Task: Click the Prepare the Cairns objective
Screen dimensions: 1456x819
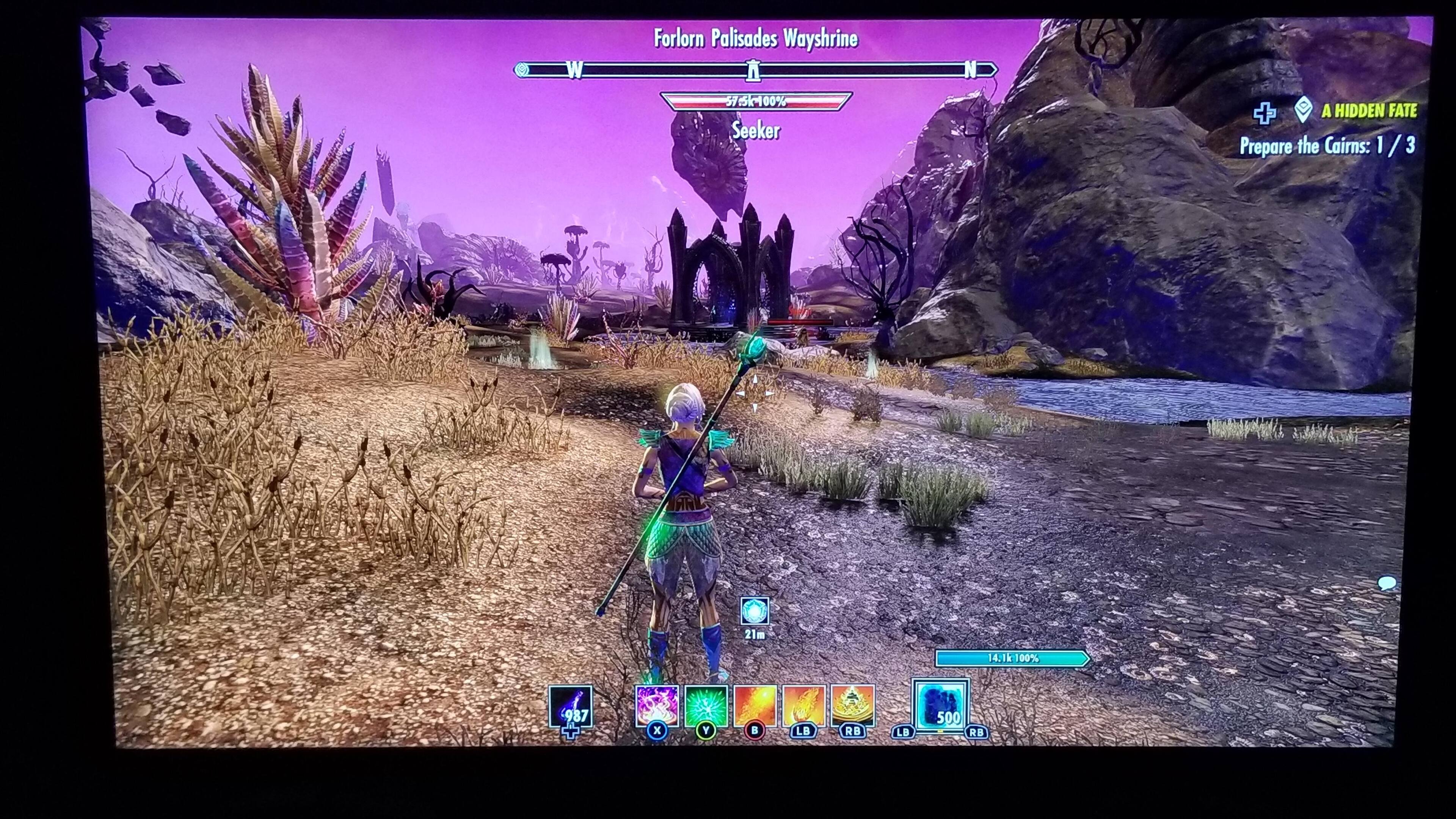Action: pyautogui.click(x=1327, y=146)
